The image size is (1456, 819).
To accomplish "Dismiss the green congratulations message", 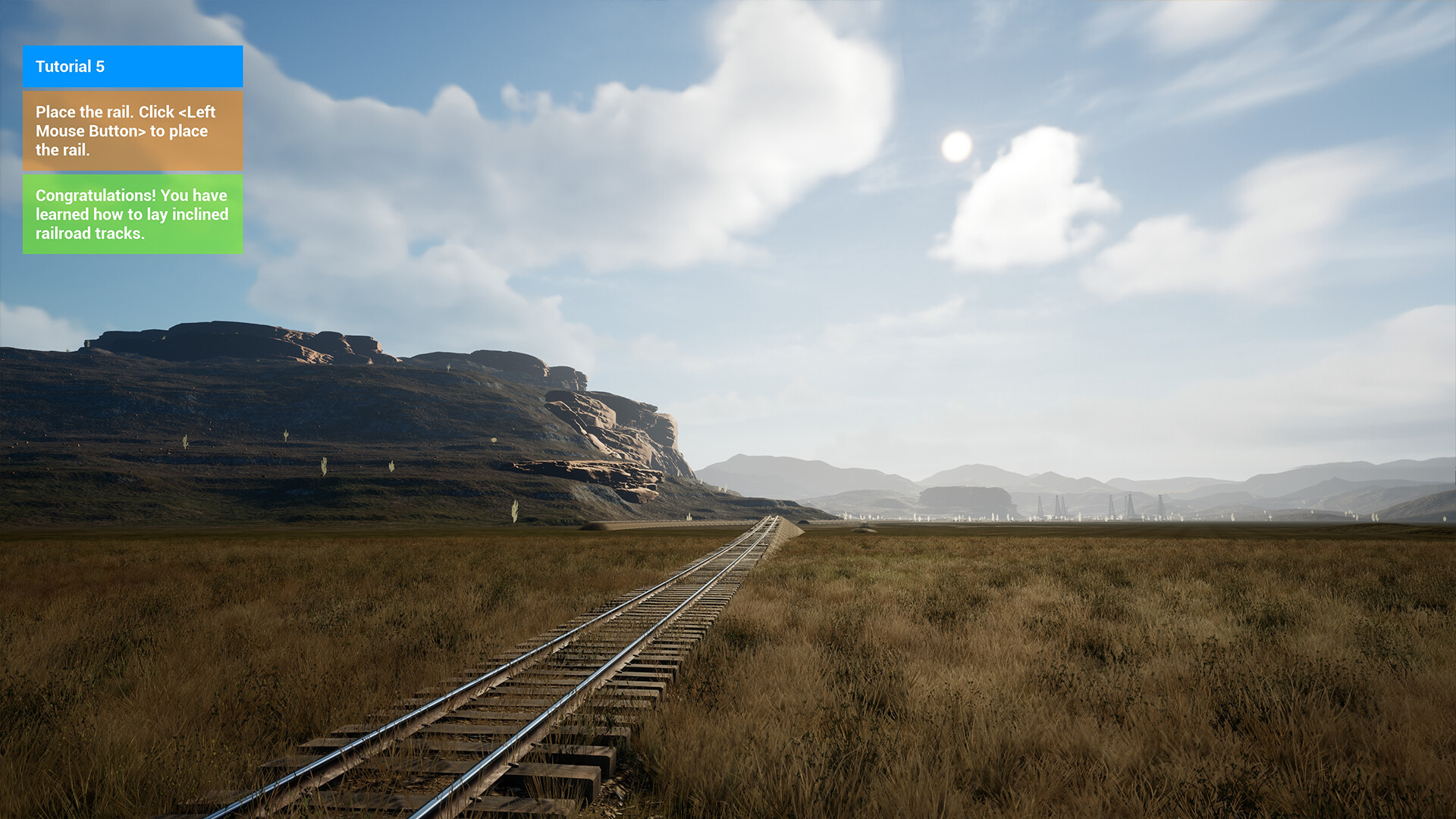I will point(133,215).
